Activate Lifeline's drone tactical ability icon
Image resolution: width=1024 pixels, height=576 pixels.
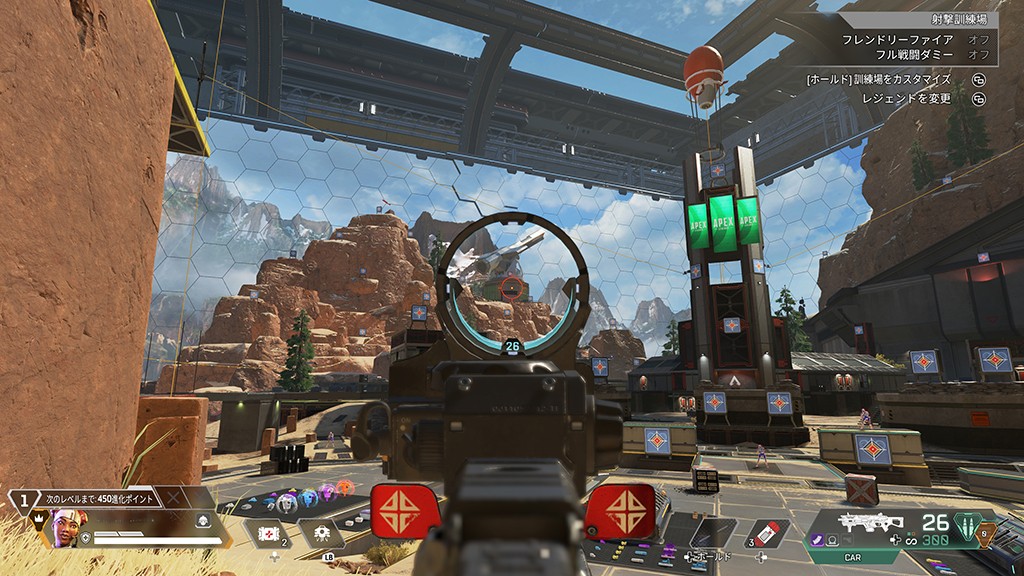pos(322,533)
